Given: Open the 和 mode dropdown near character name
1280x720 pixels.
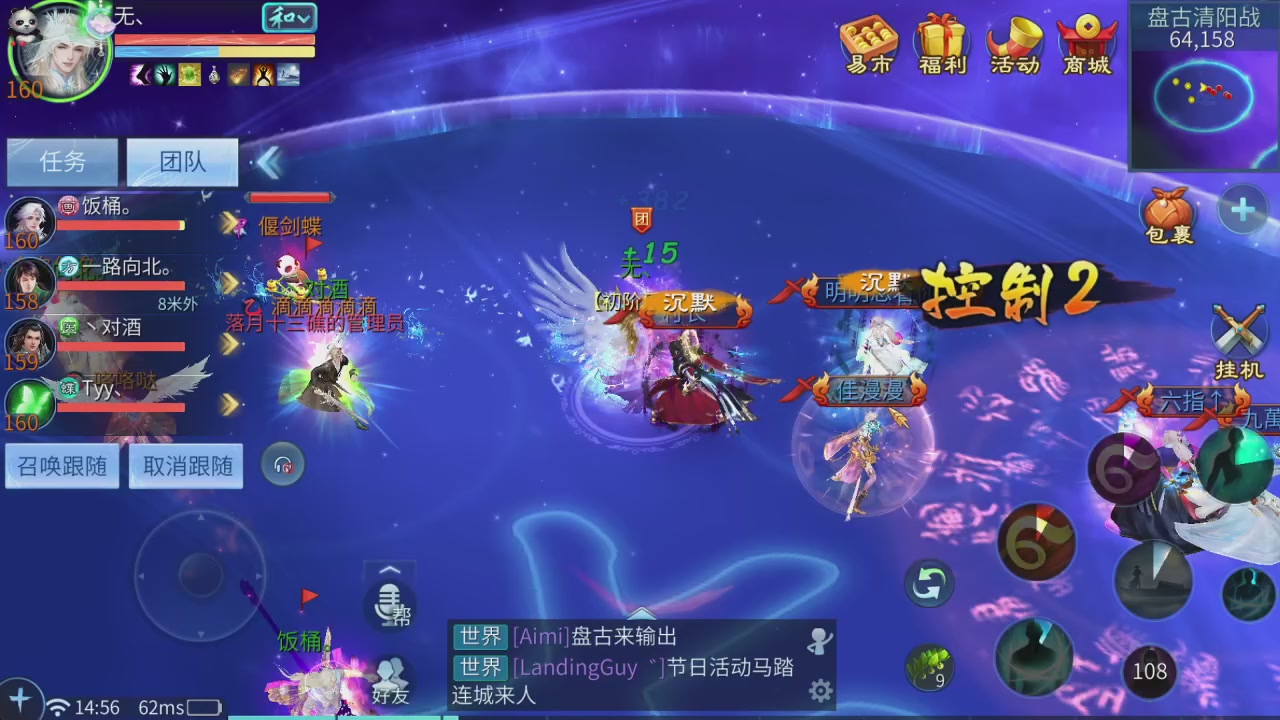Looking at the screenshot, I should [x=288, y=17].
